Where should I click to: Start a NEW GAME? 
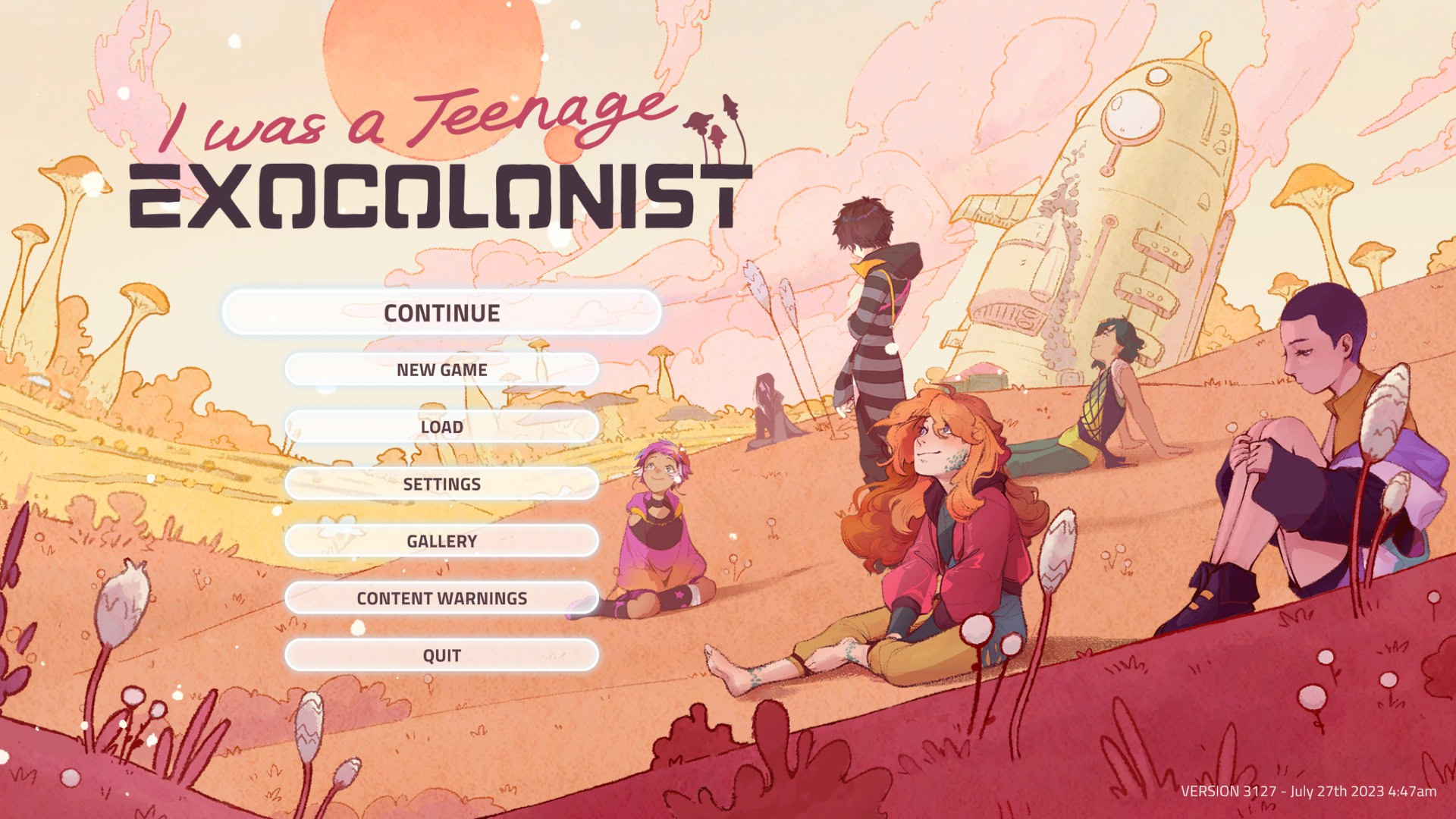tap(442, 370)
